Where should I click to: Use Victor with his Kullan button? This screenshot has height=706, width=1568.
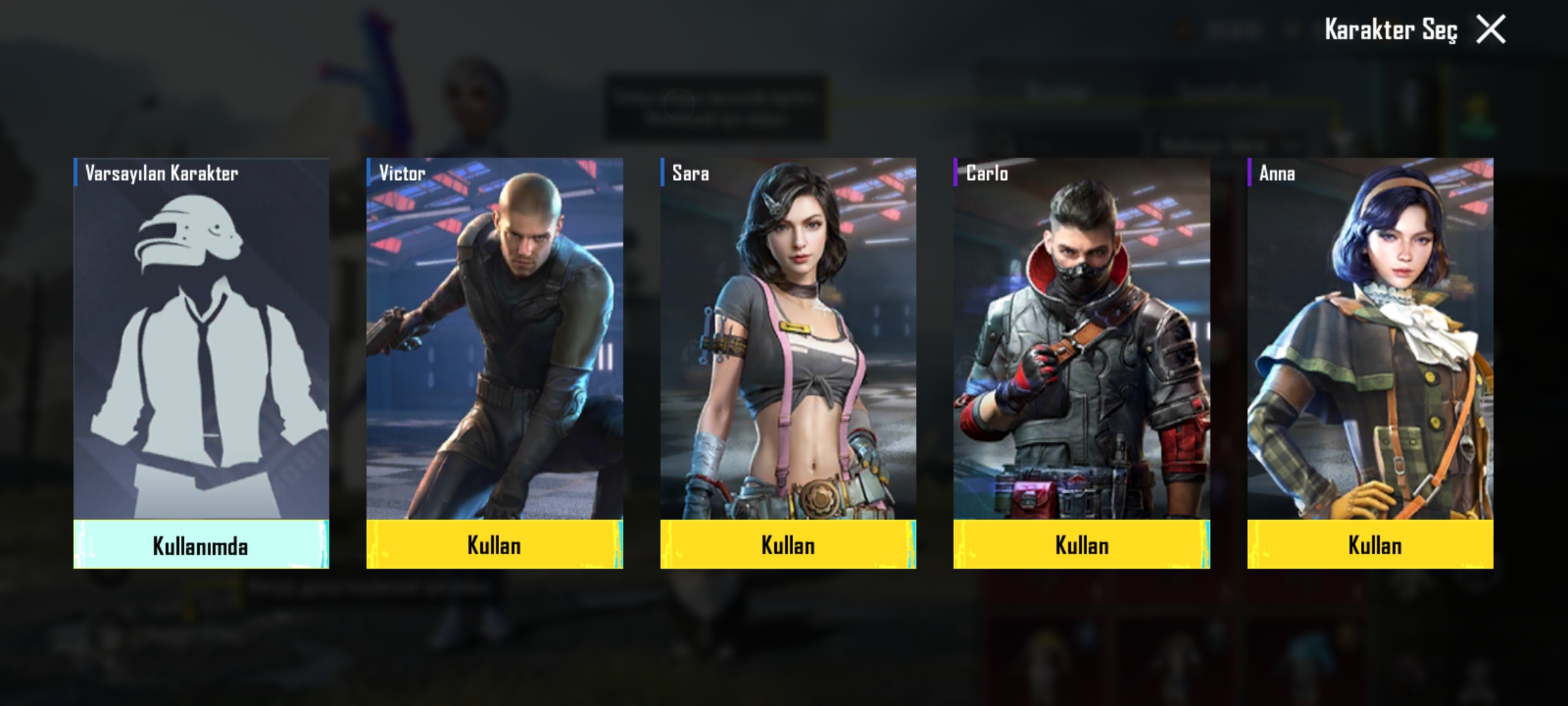click(x=495, y=545)
